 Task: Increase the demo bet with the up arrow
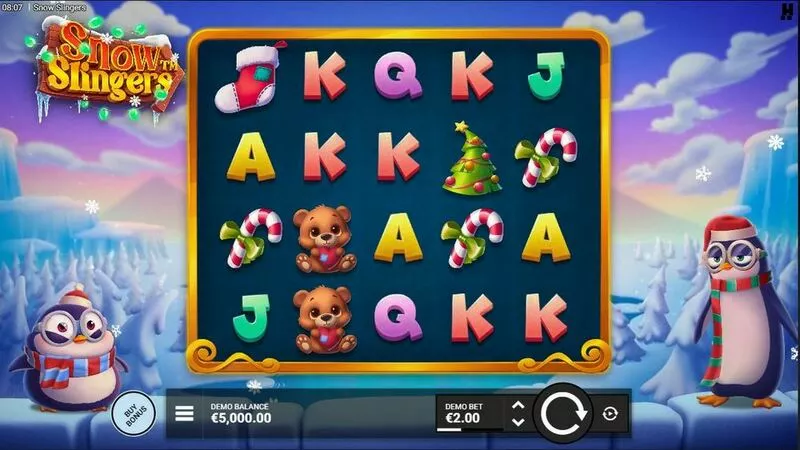click(x=517, y=405)
